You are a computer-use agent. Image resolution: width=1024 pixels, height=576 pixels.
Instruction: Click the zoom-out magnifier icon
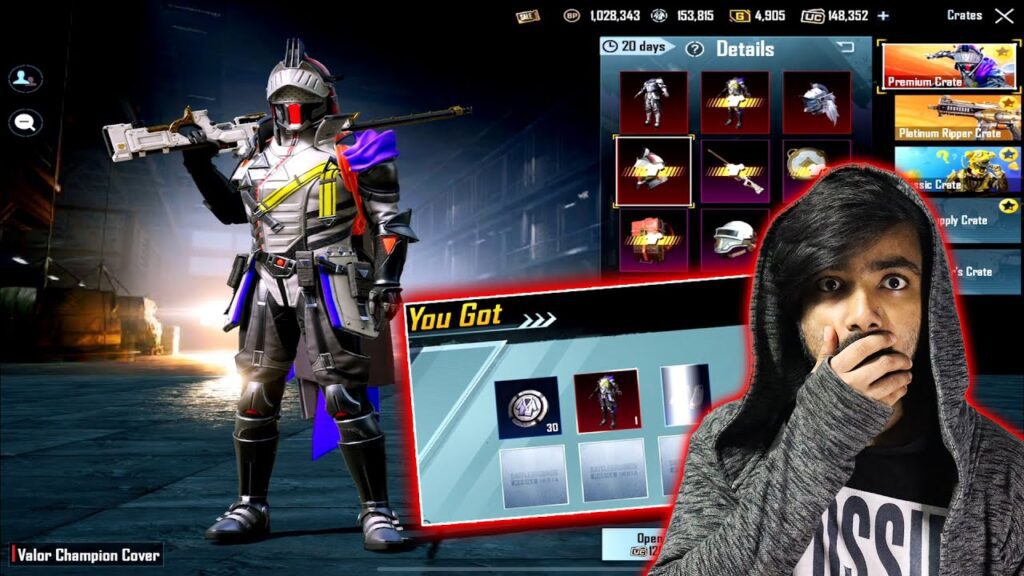[x=25, y=122]
